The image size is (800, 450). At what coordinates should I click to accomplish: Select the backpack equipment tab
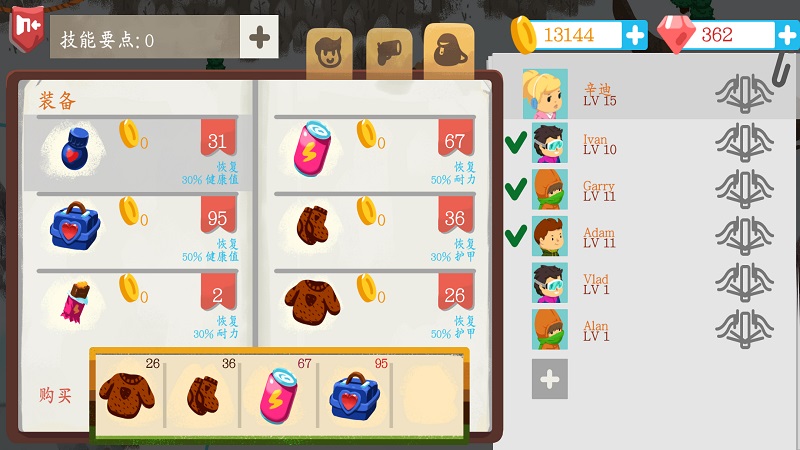tap(448, 48)
